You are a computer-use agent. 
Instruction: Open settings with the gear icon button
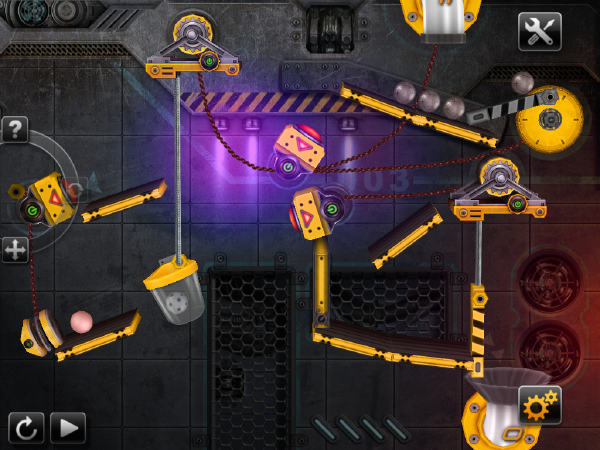tap(539, 405)
